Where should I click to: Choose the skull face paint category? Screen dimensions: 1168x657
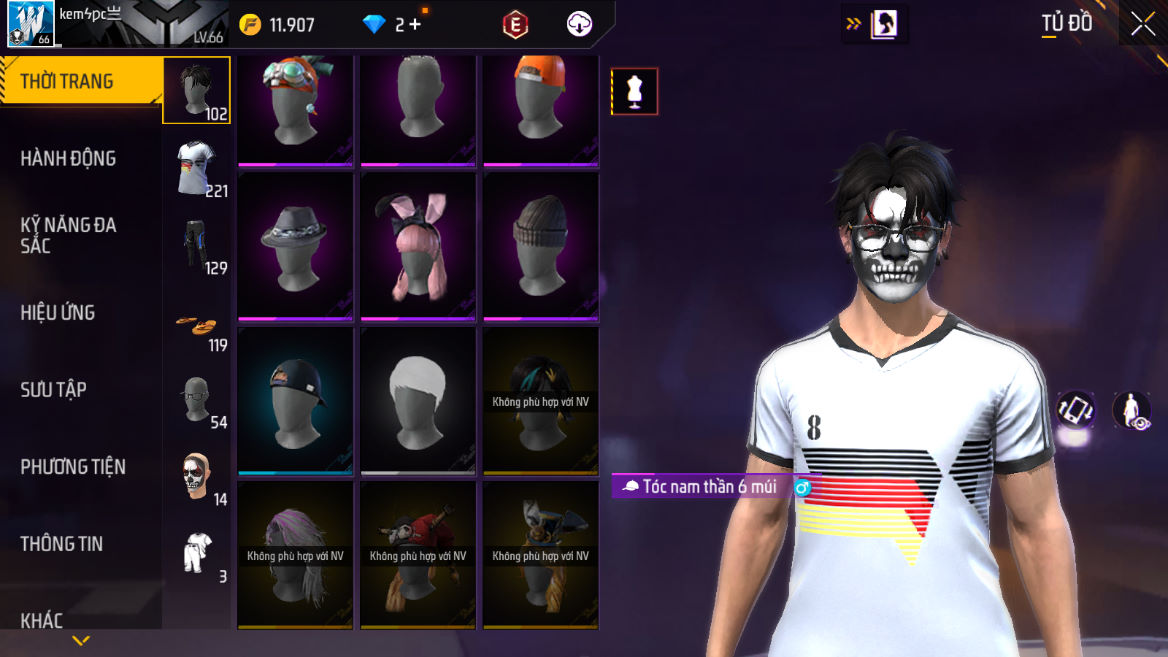197,478
